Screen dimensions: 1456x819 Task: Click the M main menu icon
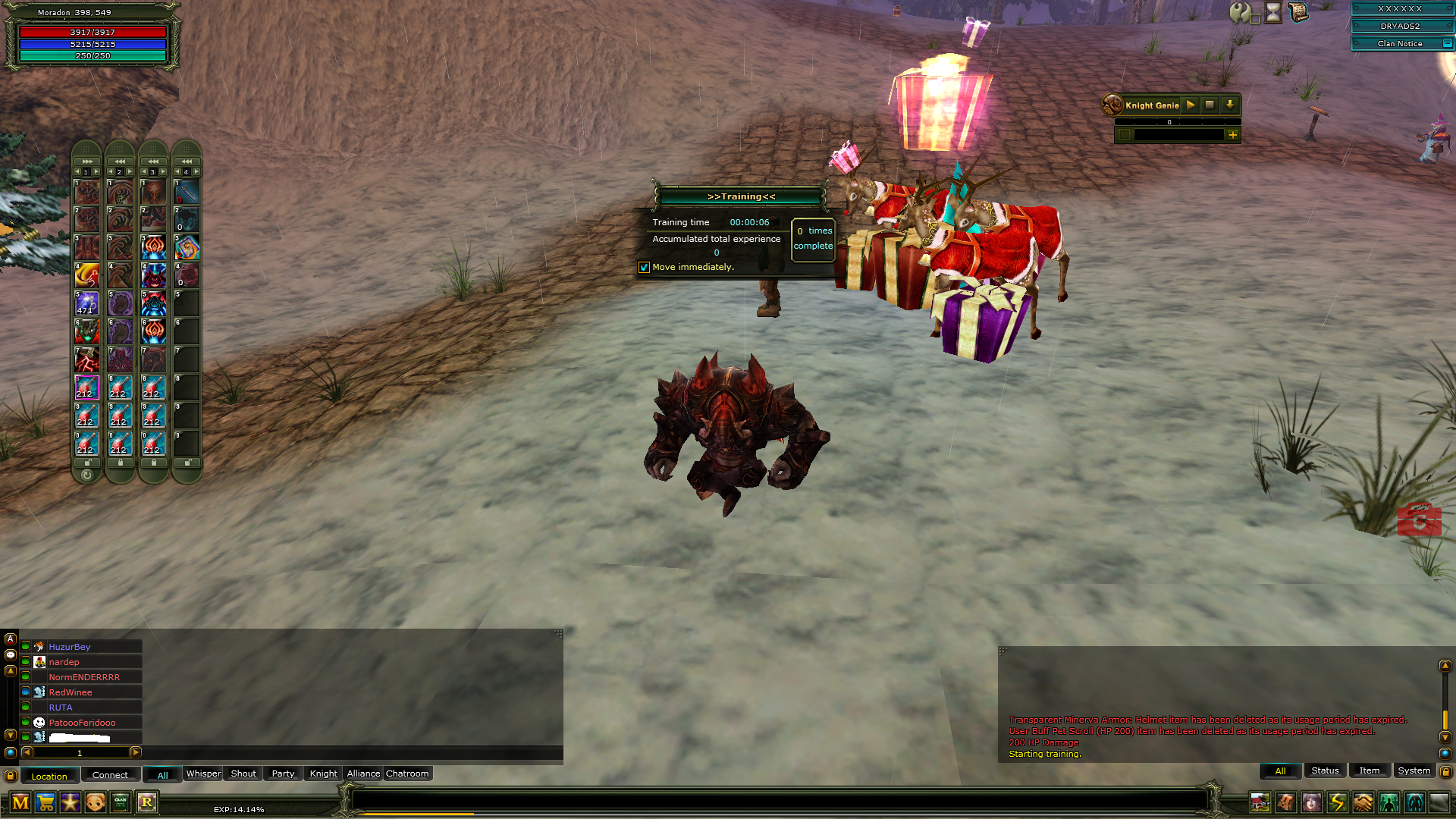20,802
